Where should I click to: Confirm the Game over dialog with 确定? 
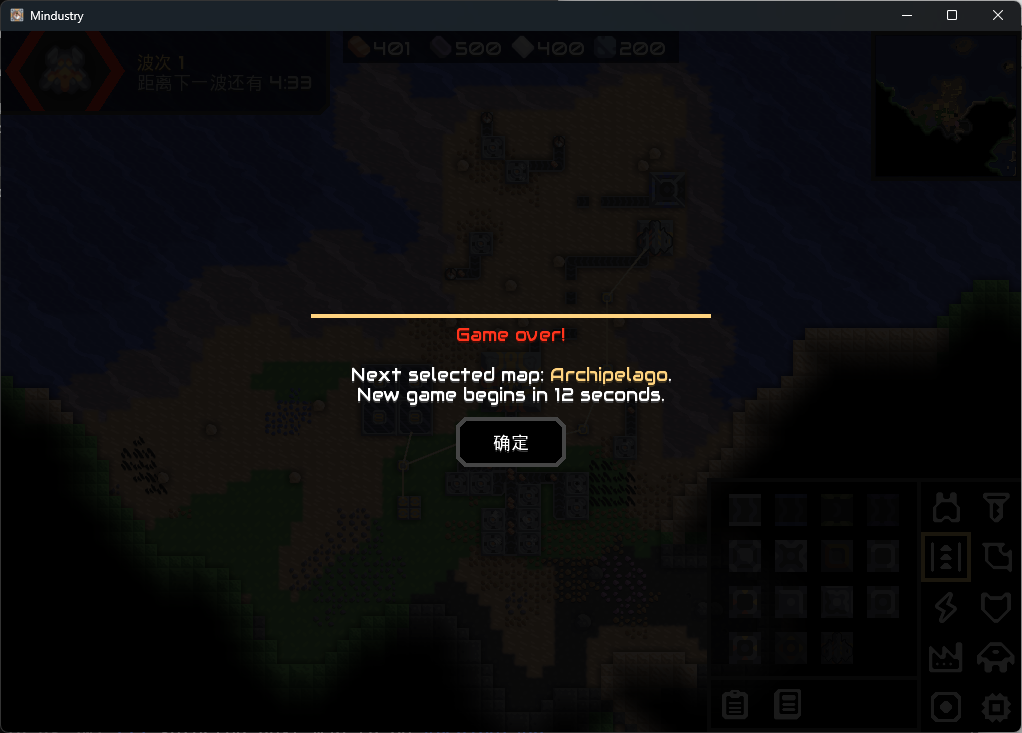tap(511, 442)
